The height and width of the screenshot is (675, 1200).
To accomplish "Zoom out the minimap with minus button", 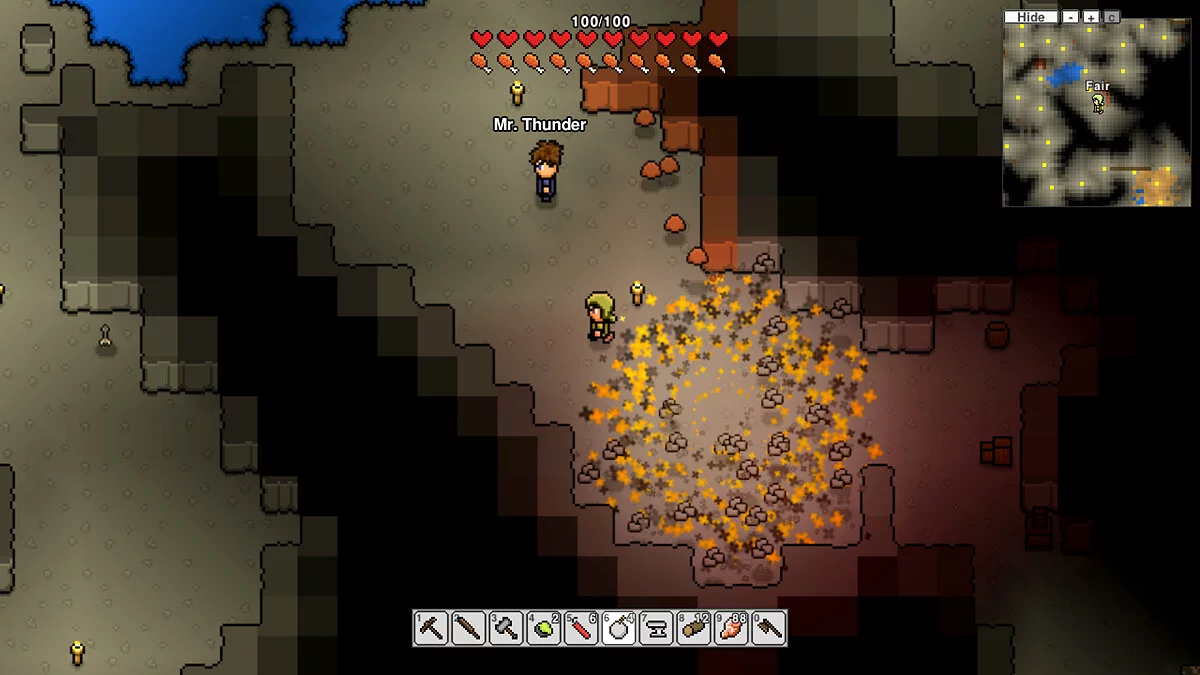I will tap(1071, 17).
